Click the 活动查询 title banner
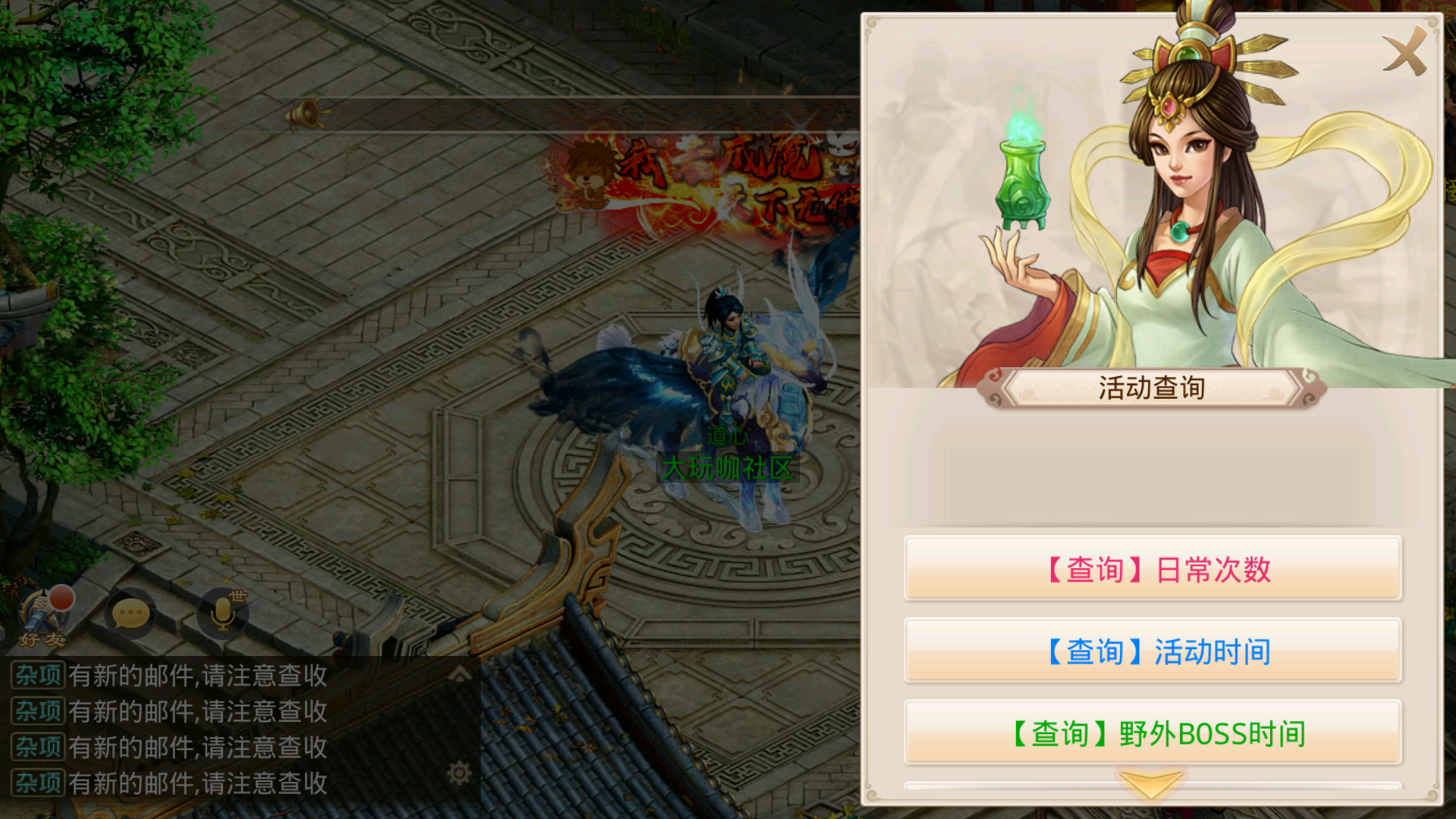 pos(1153,387)
